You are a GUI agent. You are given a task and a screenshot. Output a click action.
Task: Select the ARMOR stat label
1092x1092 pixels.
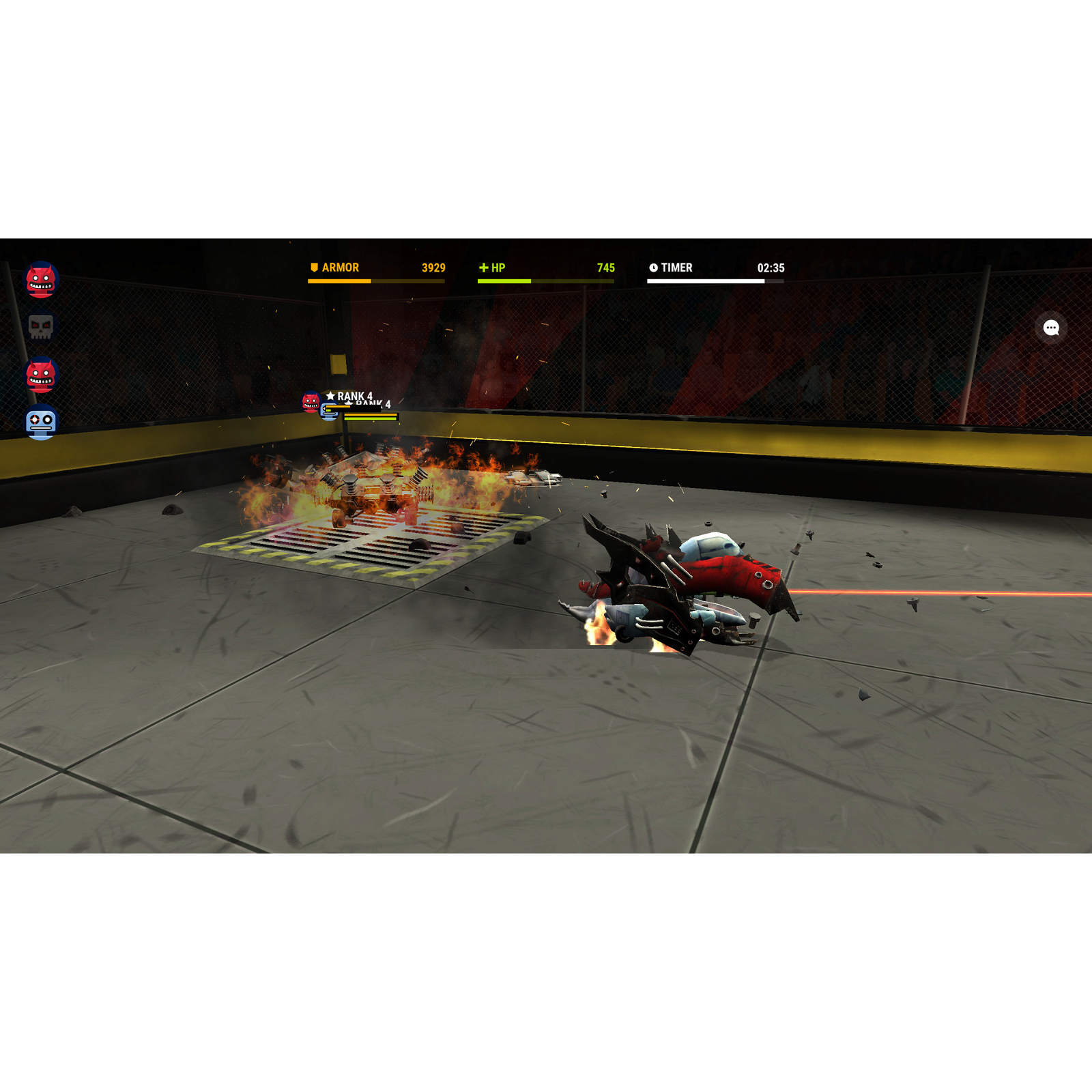pyautogui.click(x=341, y=268)
